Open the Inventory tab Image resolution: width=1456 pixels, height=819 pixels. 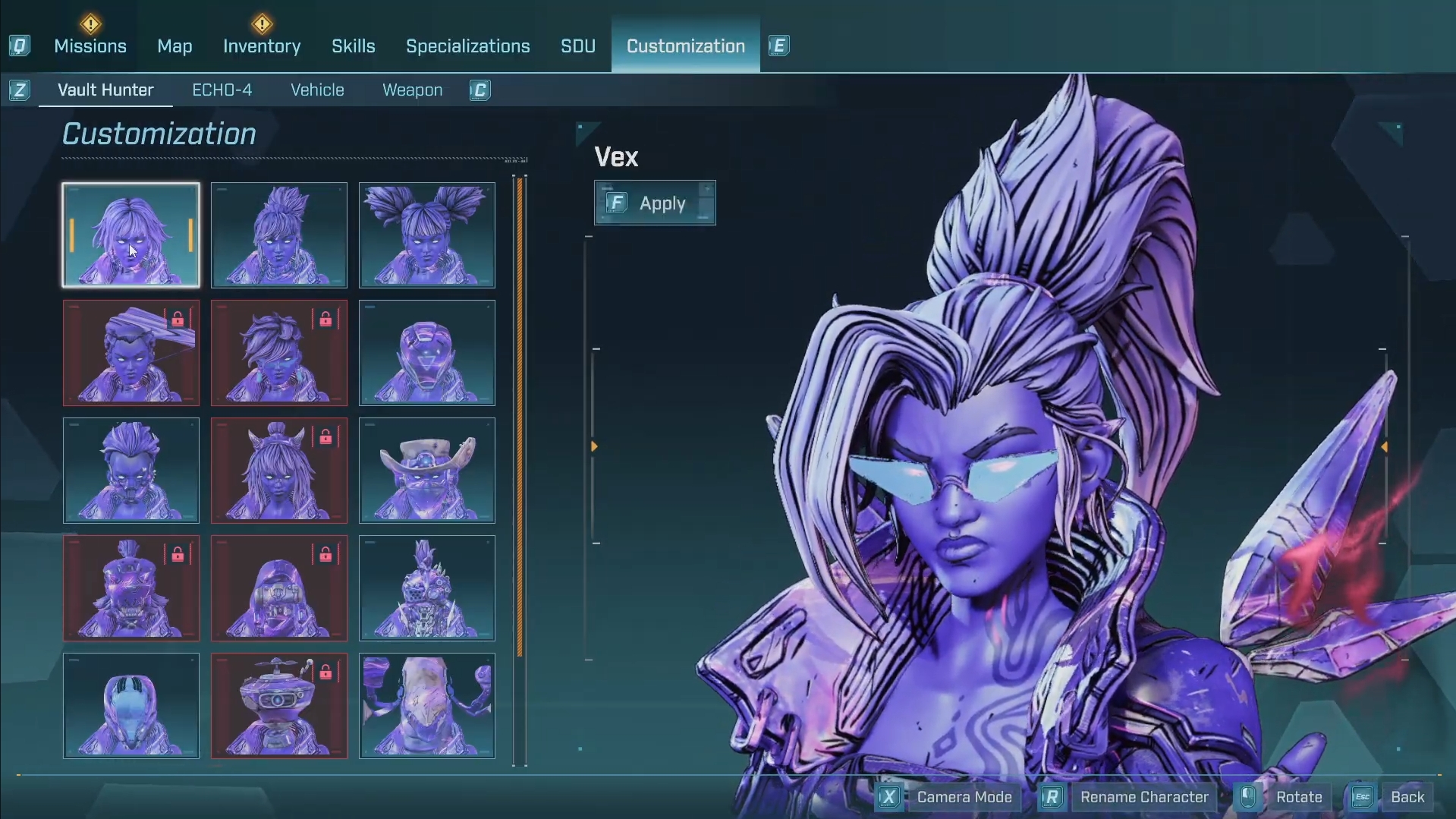pyautogui.click(x=262, y=46)
